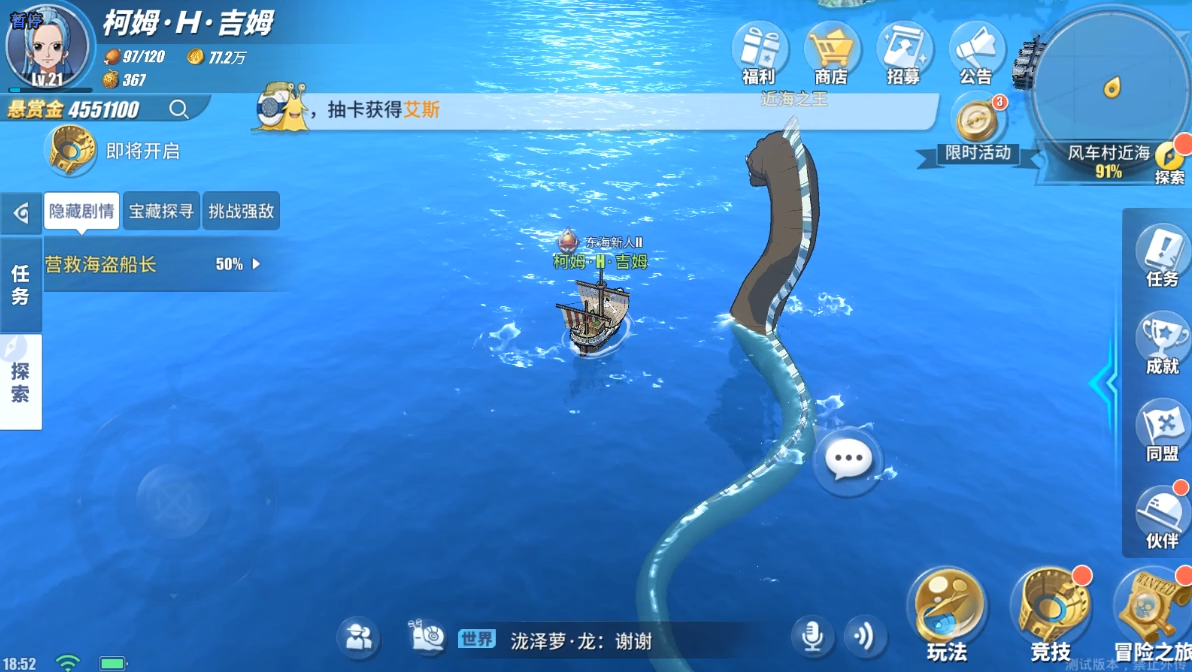Open the 成就 achievements trophy
The width and height of the screenshot is (1192, 672).
[1162, 340]
